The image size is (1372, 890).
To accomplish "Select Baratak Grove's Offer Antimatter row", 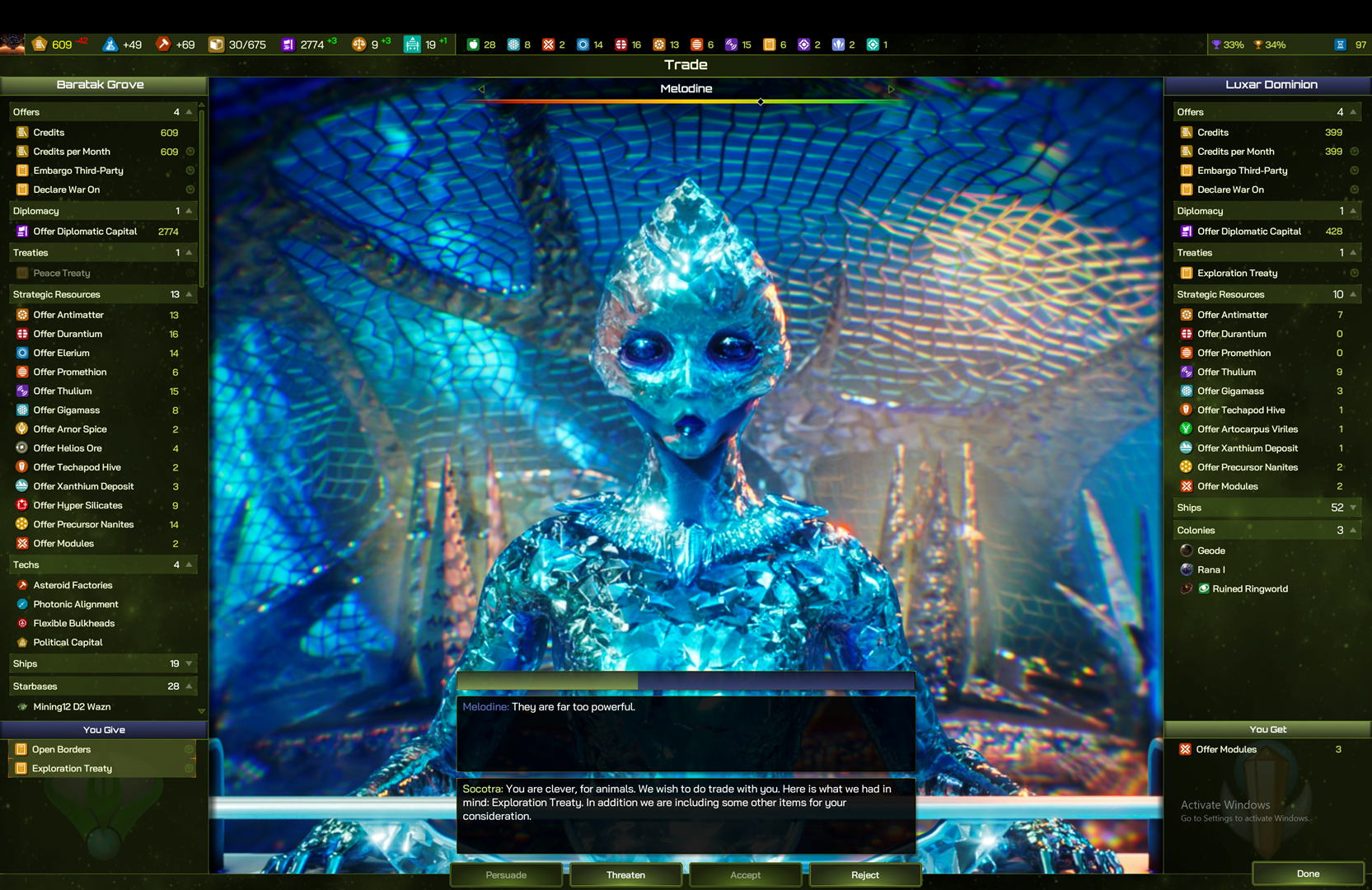I will click(69, 315).
